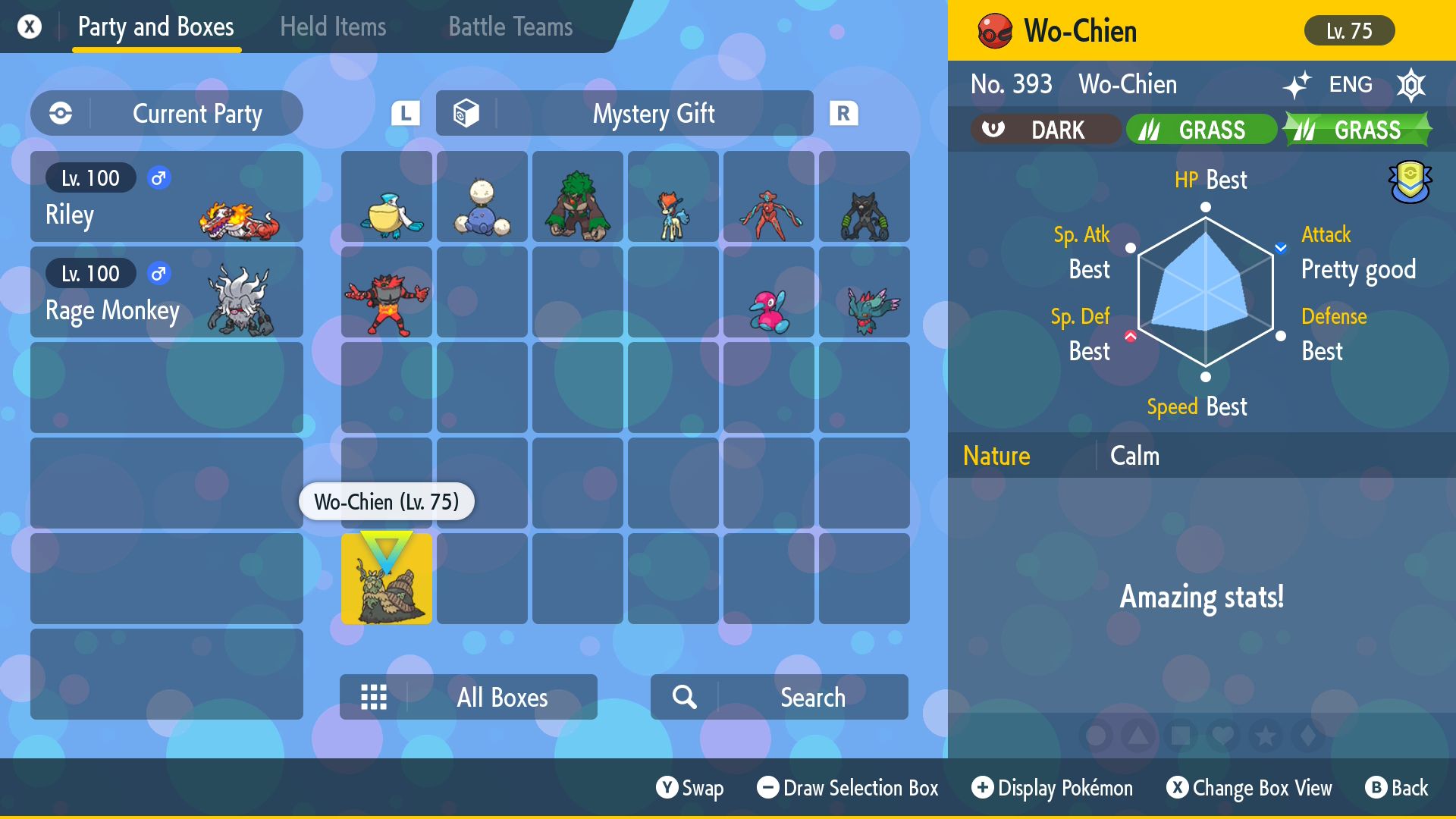Viewport: 1456px width, 819px height.
Task: Select the Porygon2 box slot
Action: 769,292
